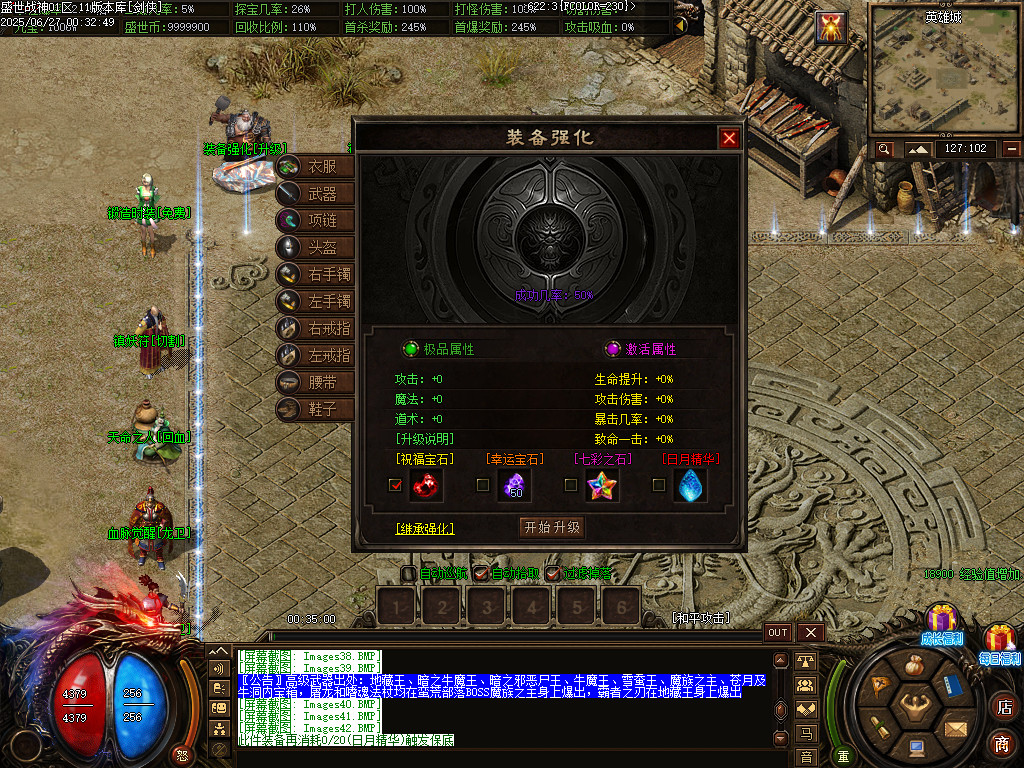Switch to the 项链 necklace tab
1024x768 pixels.
316,220
